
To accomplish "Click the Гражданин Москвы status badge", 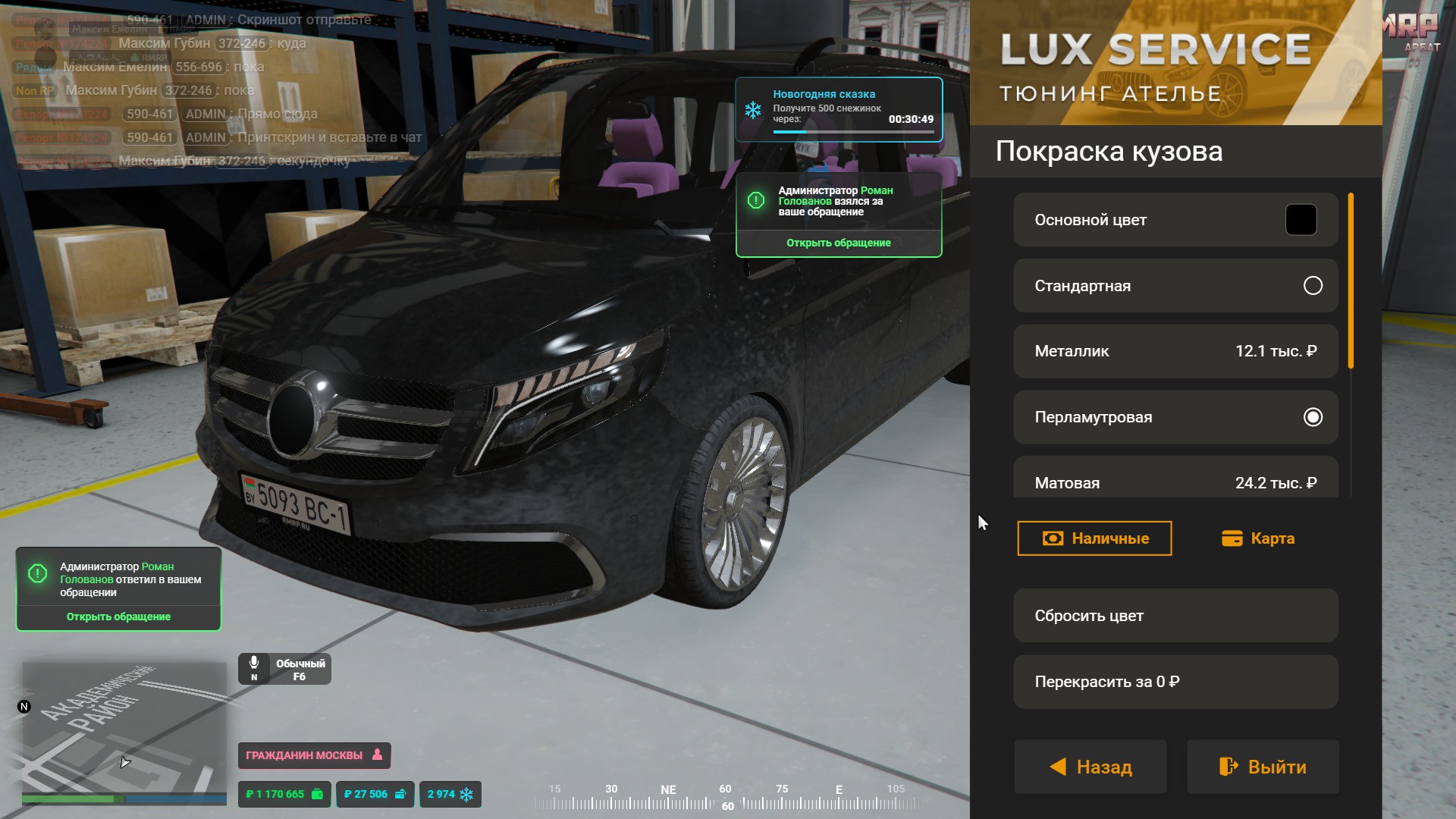I will [x=314, y=755].
